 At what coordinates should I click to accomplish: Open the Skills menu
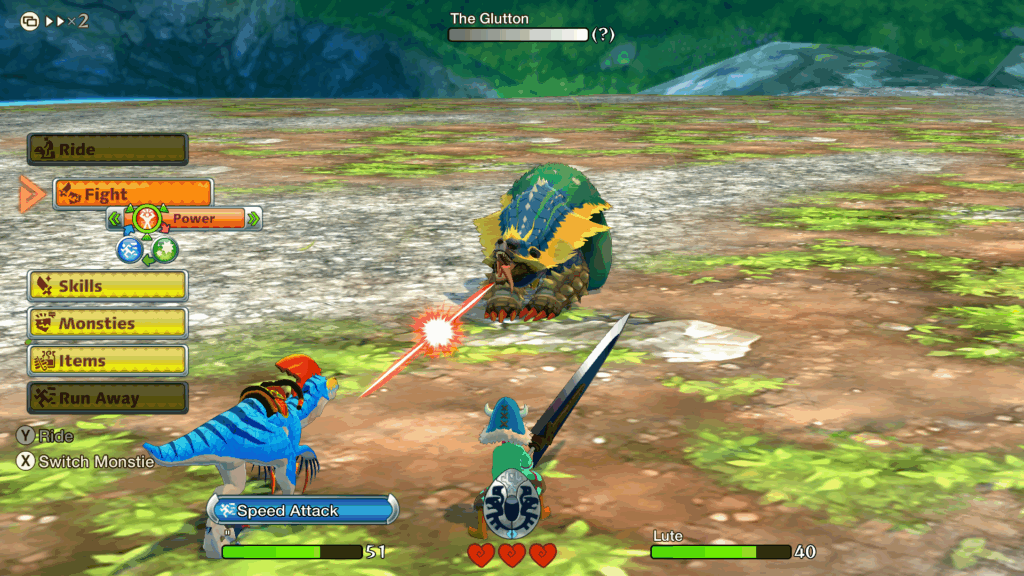point(107,286)
